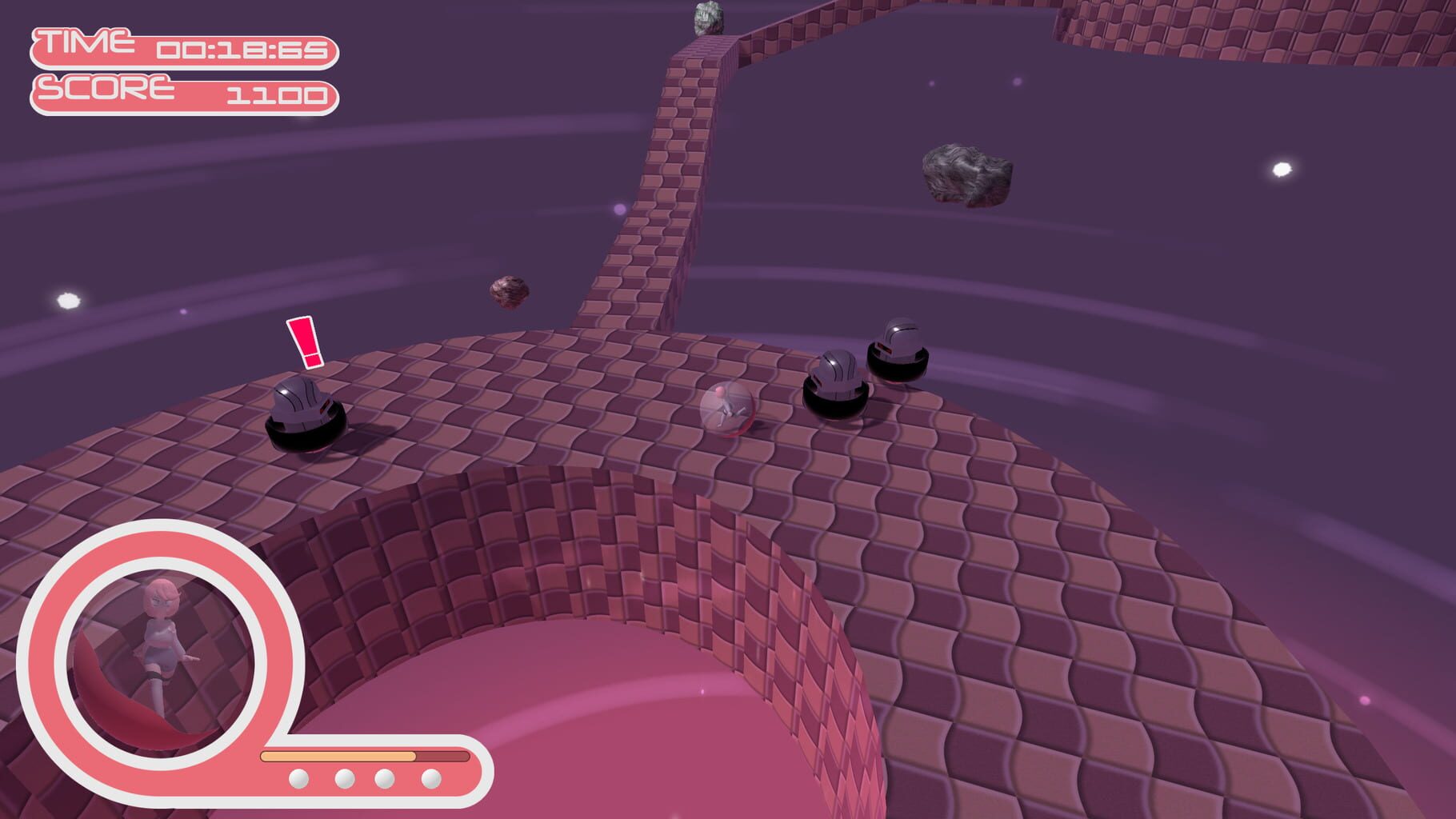1456x819 pixels.
Task: Click the rock at the top of the staircase
Action: pos(709,19)
